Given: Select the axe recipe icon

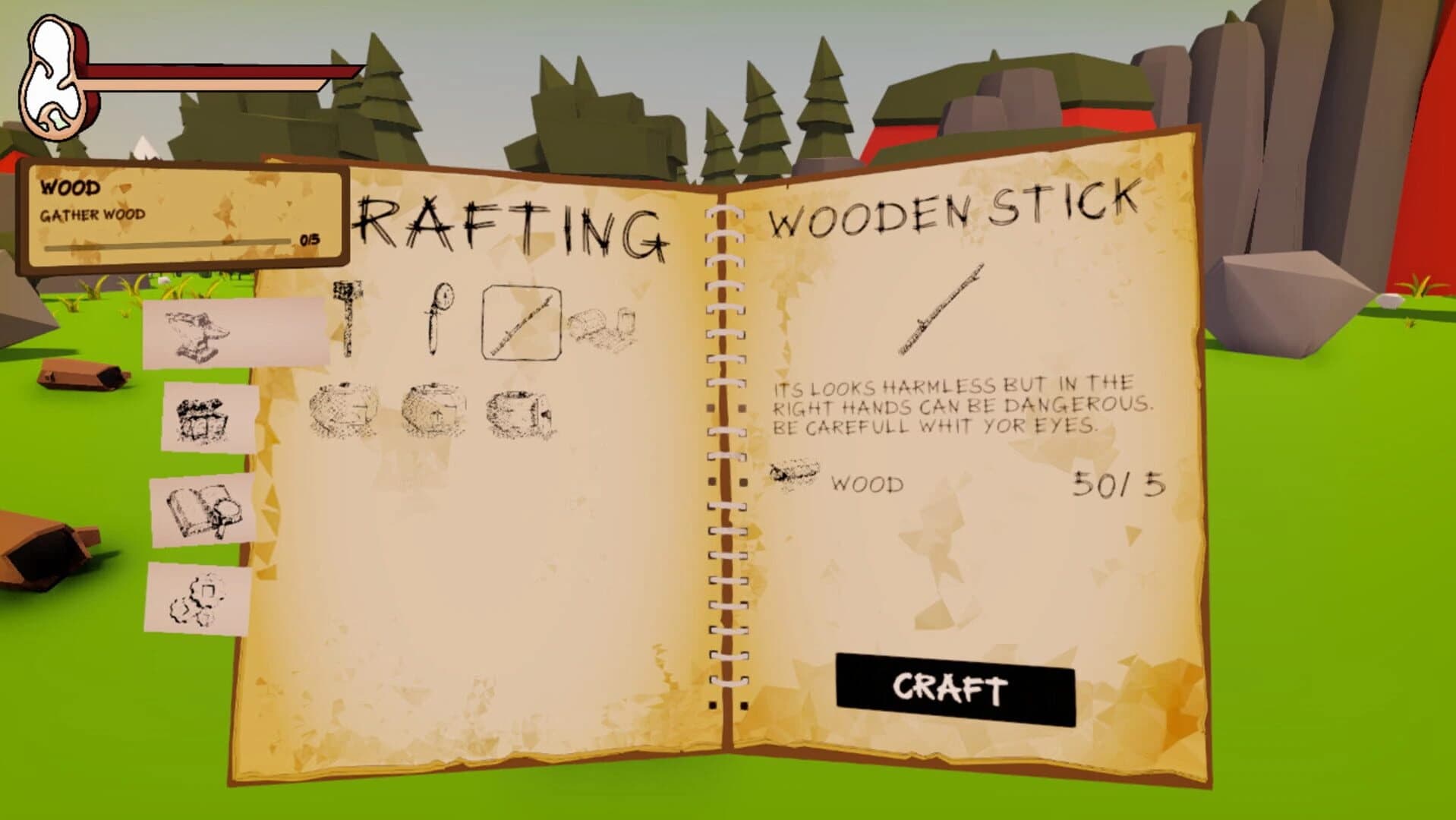Looking at the screenshot, I should click(x=348, y=319).
